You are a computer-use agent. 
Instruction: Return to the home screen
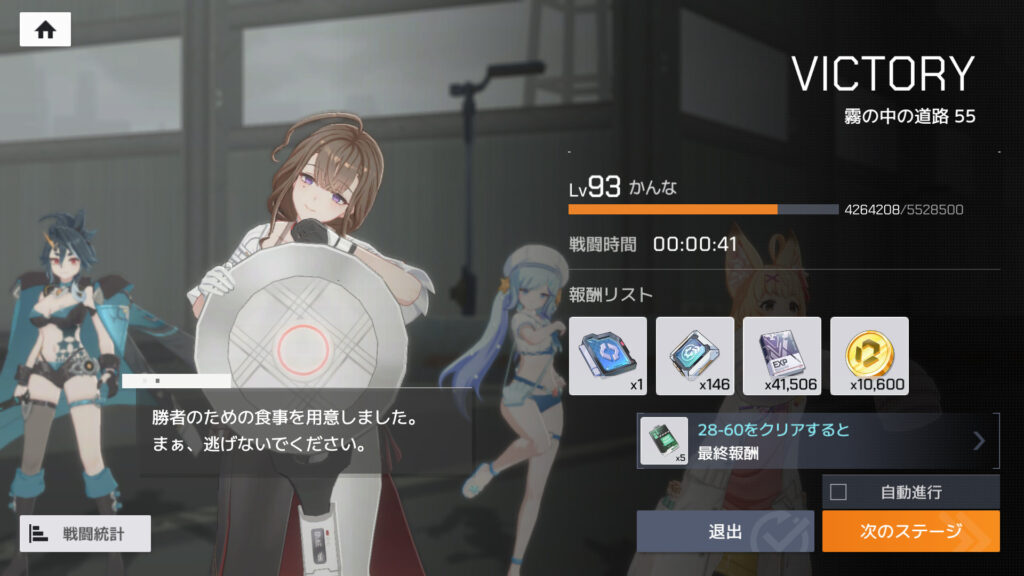point(45,30)
